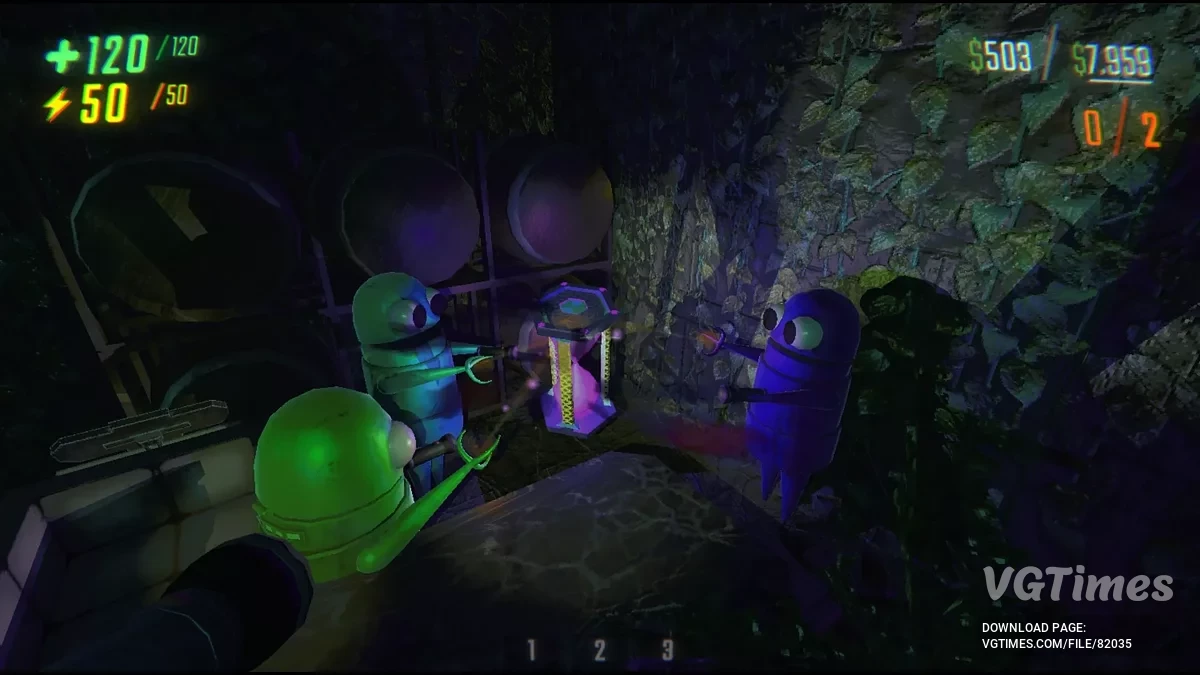Activate inventory slot number 3
Viewport: 1200px width, 675px height.
click(667, 650)
